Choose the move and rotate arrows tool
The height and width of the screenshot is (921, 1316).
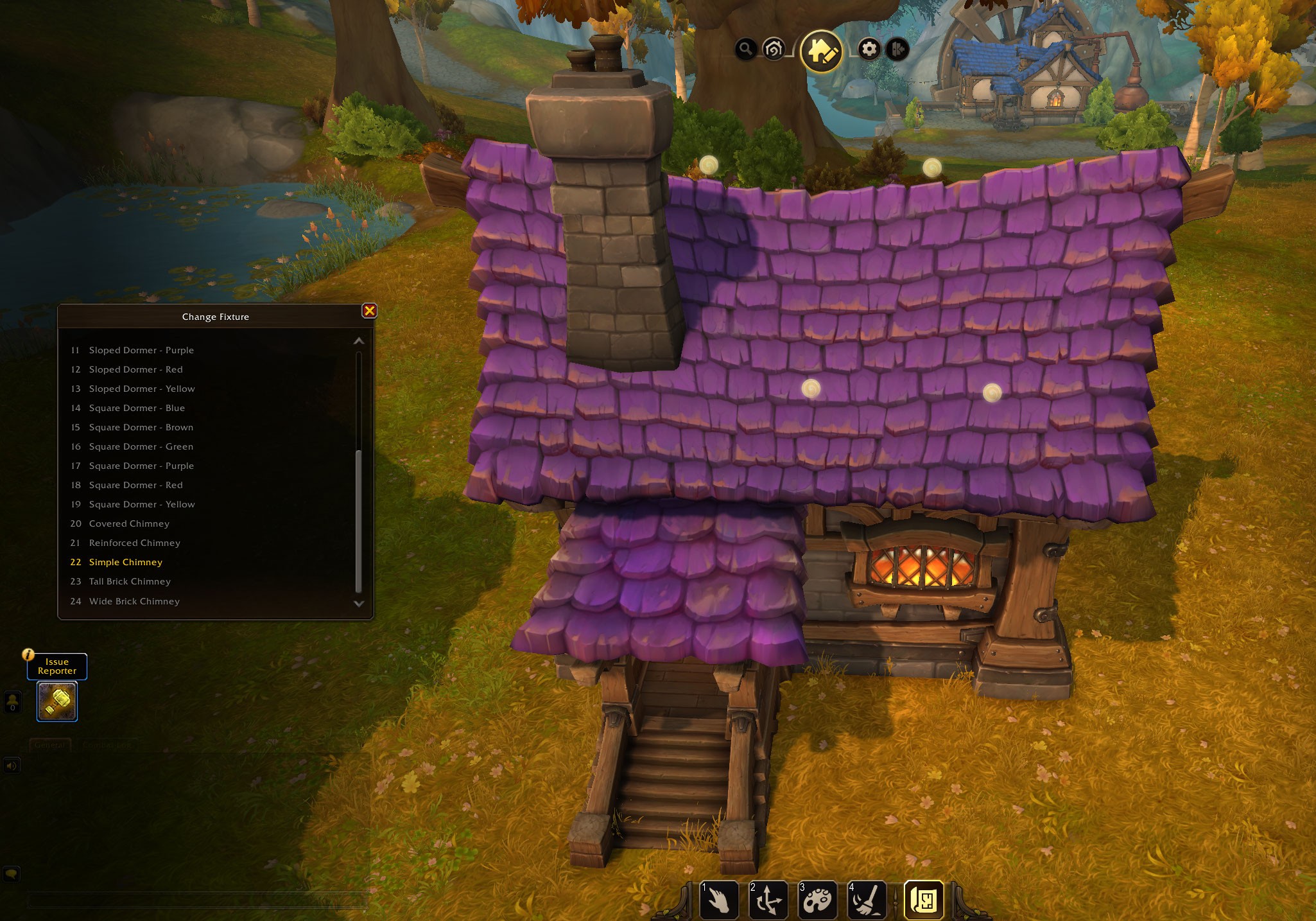click(768, 899)
